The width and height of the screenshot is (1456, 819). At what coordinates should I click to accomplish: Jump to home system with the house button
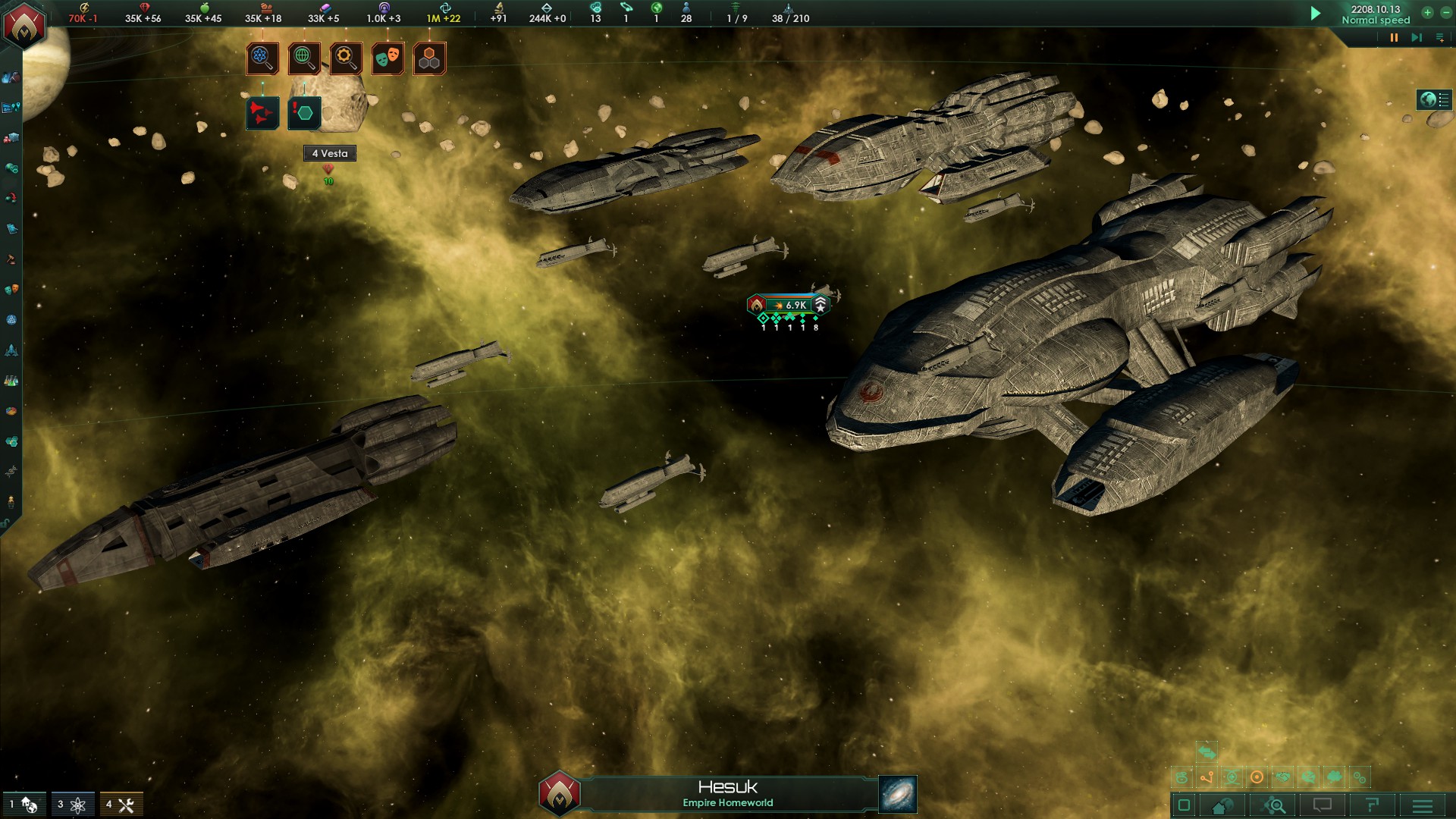(1222, 805)
